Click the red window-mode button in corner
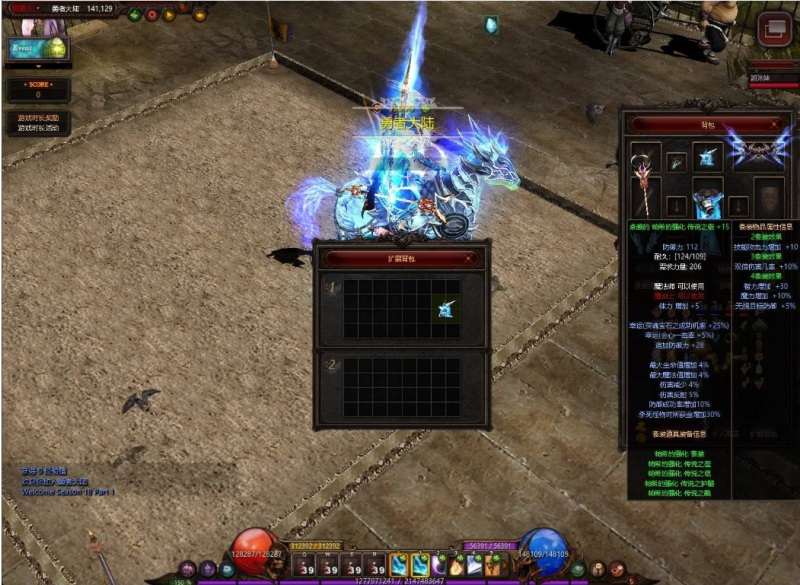Image resolution: width=800 pixels, height=585 pixels. point(772,30)
